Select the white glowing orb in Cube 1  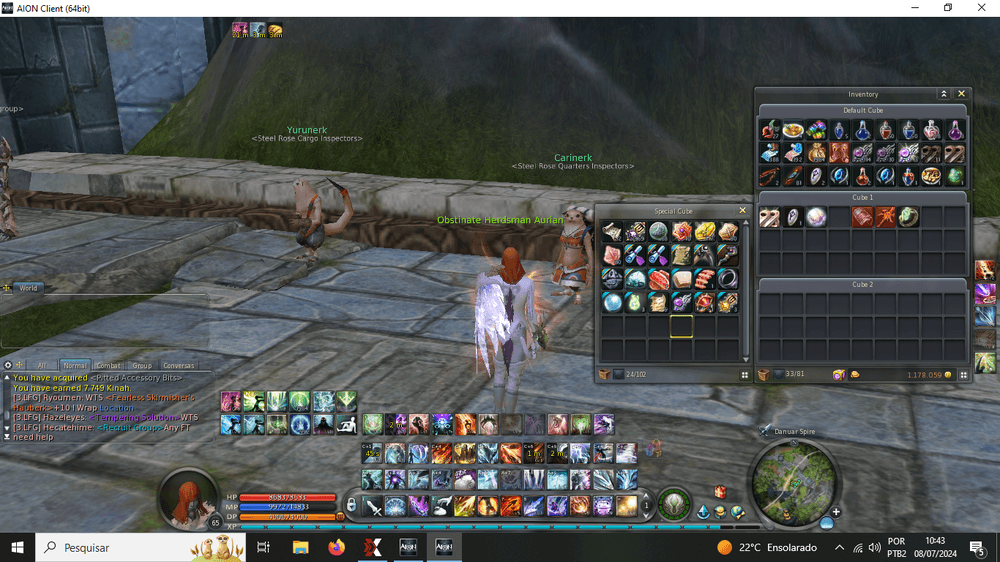tap(816, 217)
